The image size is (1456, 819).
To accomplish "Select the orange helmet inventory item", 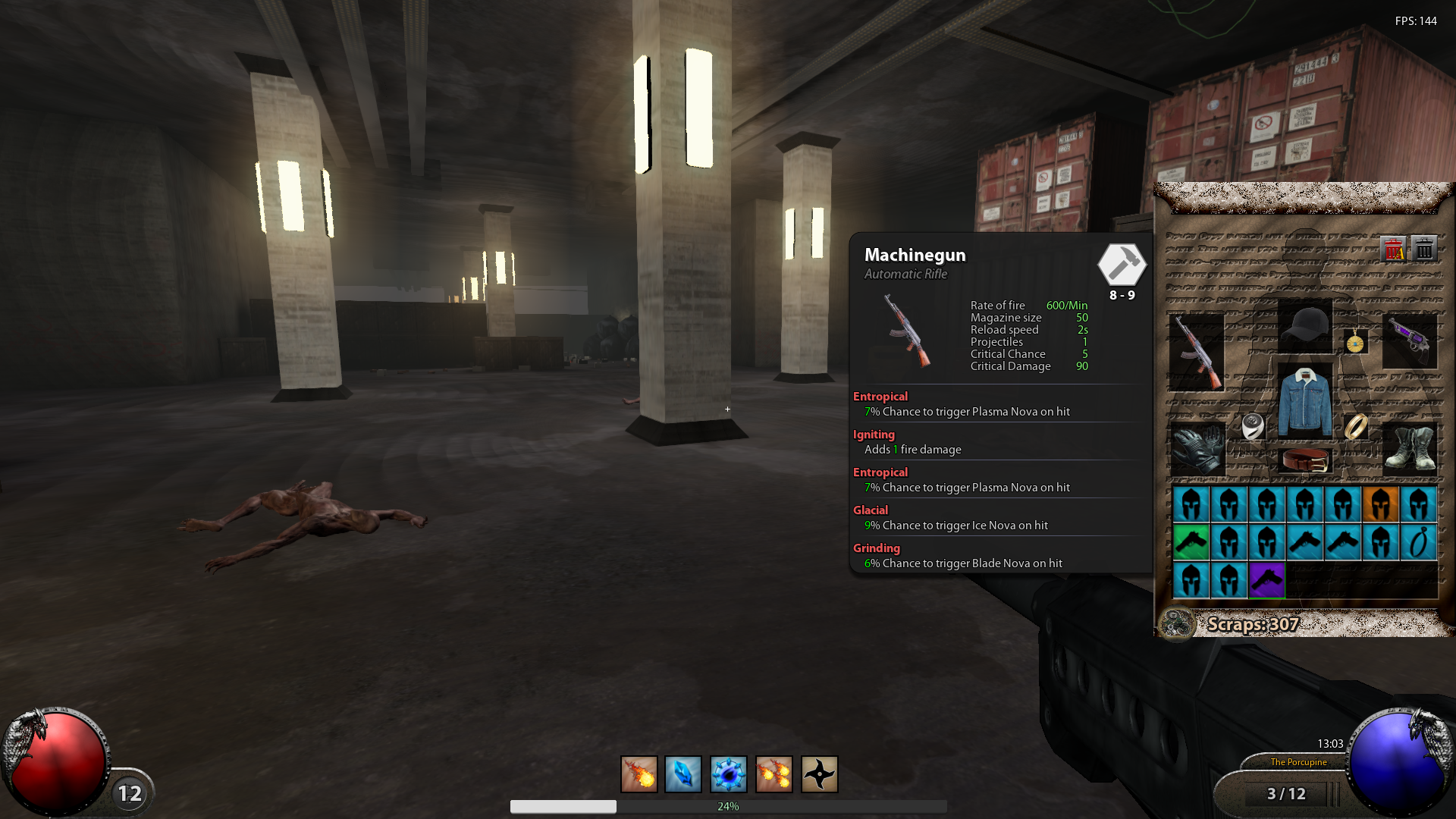I will 1380,504.
